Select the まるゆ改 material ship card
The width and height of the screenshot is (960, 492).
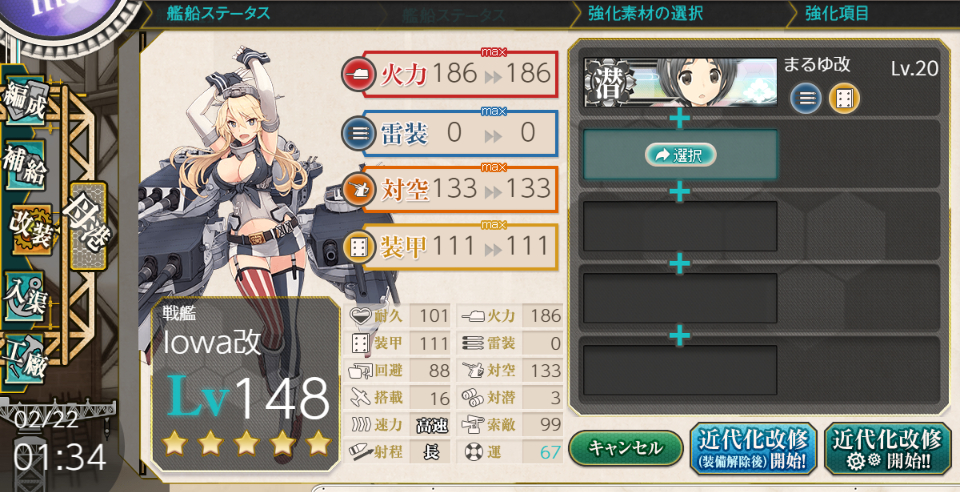tap(680, 82)
